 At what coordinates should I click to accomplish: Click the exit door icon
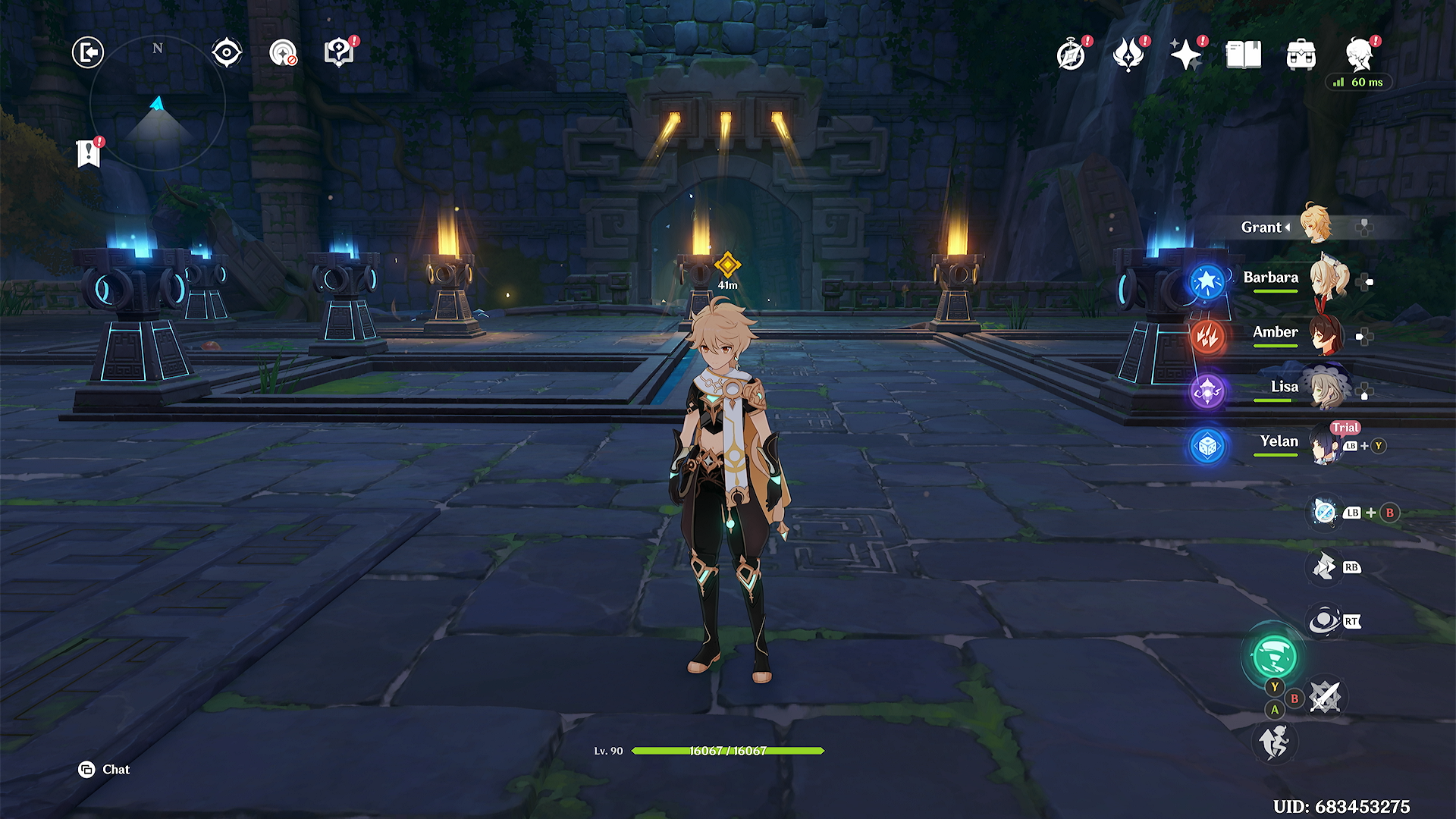(88, 52)
